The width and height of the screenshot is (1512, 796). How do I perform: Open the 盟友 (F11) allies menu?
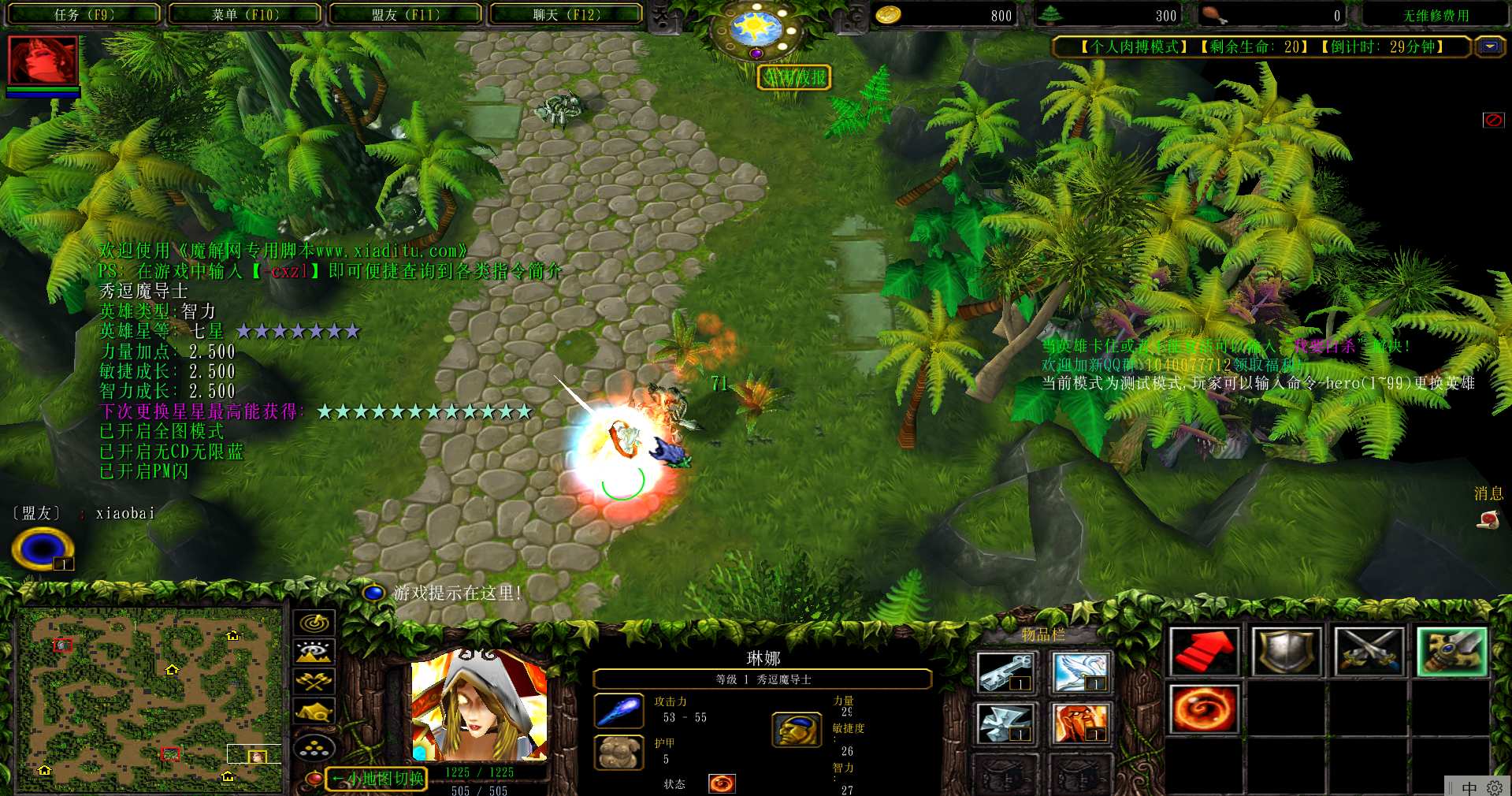[406, 14]
